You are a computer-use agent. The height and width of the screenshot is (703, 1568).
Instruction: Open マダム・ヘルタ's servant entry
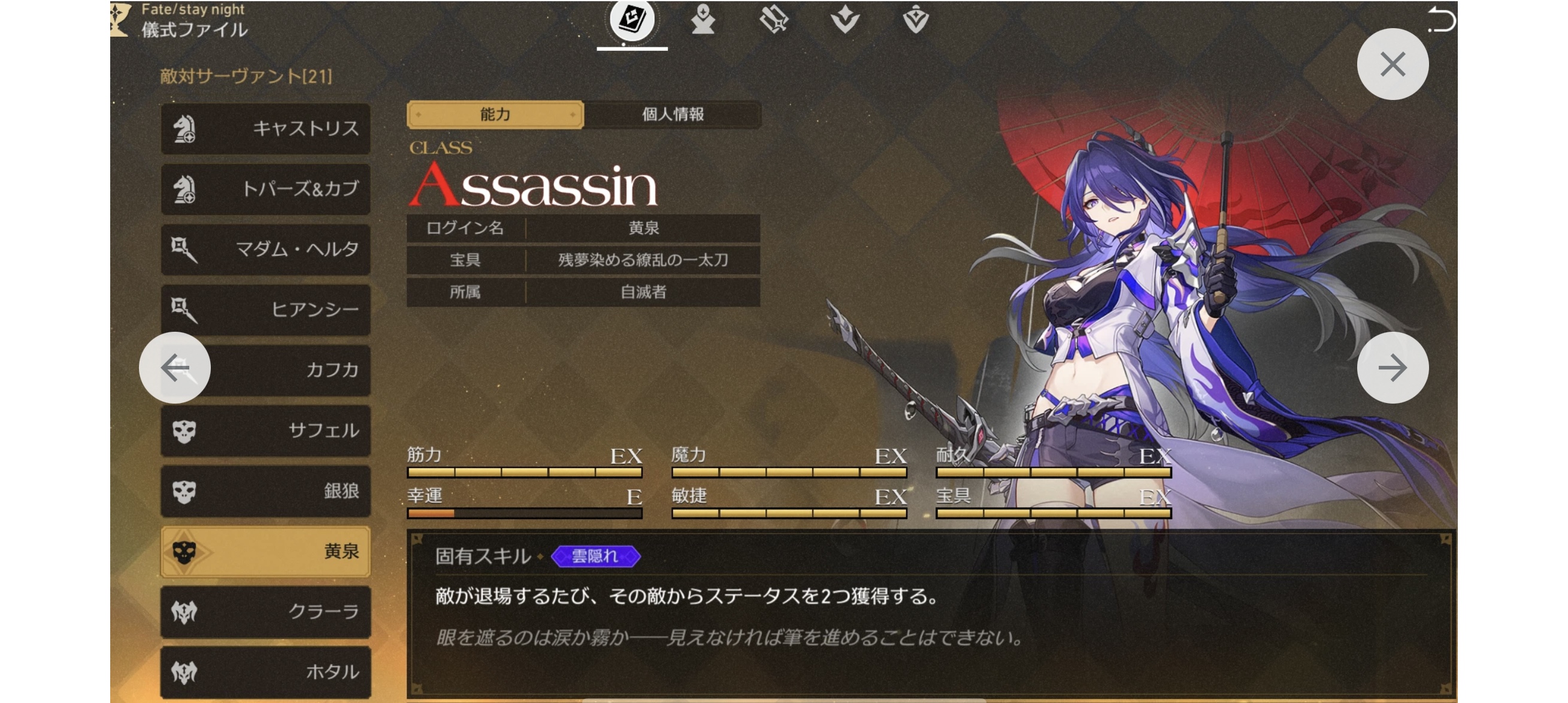point(265,249)
